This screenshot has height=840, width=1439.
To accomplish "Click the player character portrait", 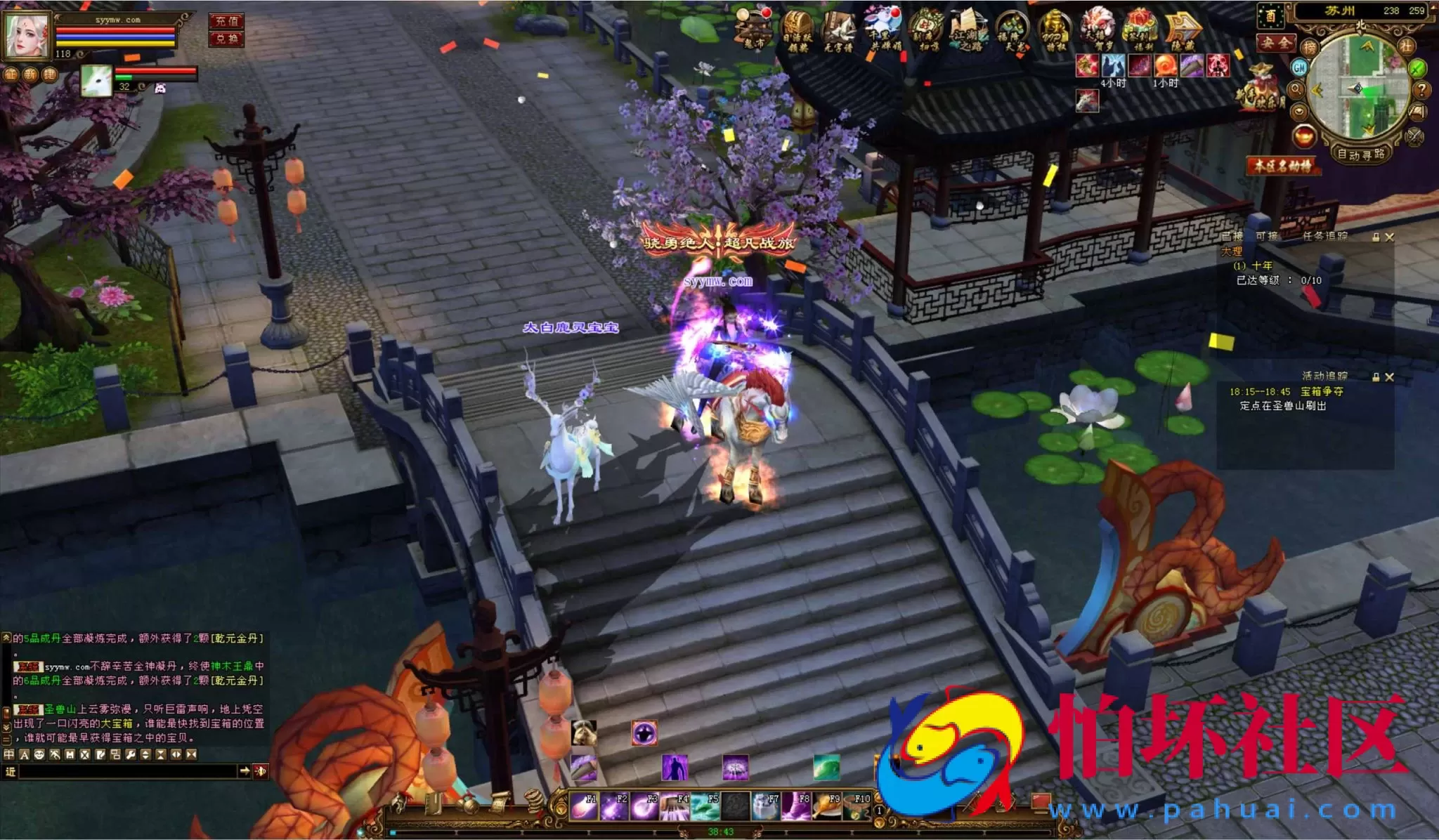I will coord(28,35).
